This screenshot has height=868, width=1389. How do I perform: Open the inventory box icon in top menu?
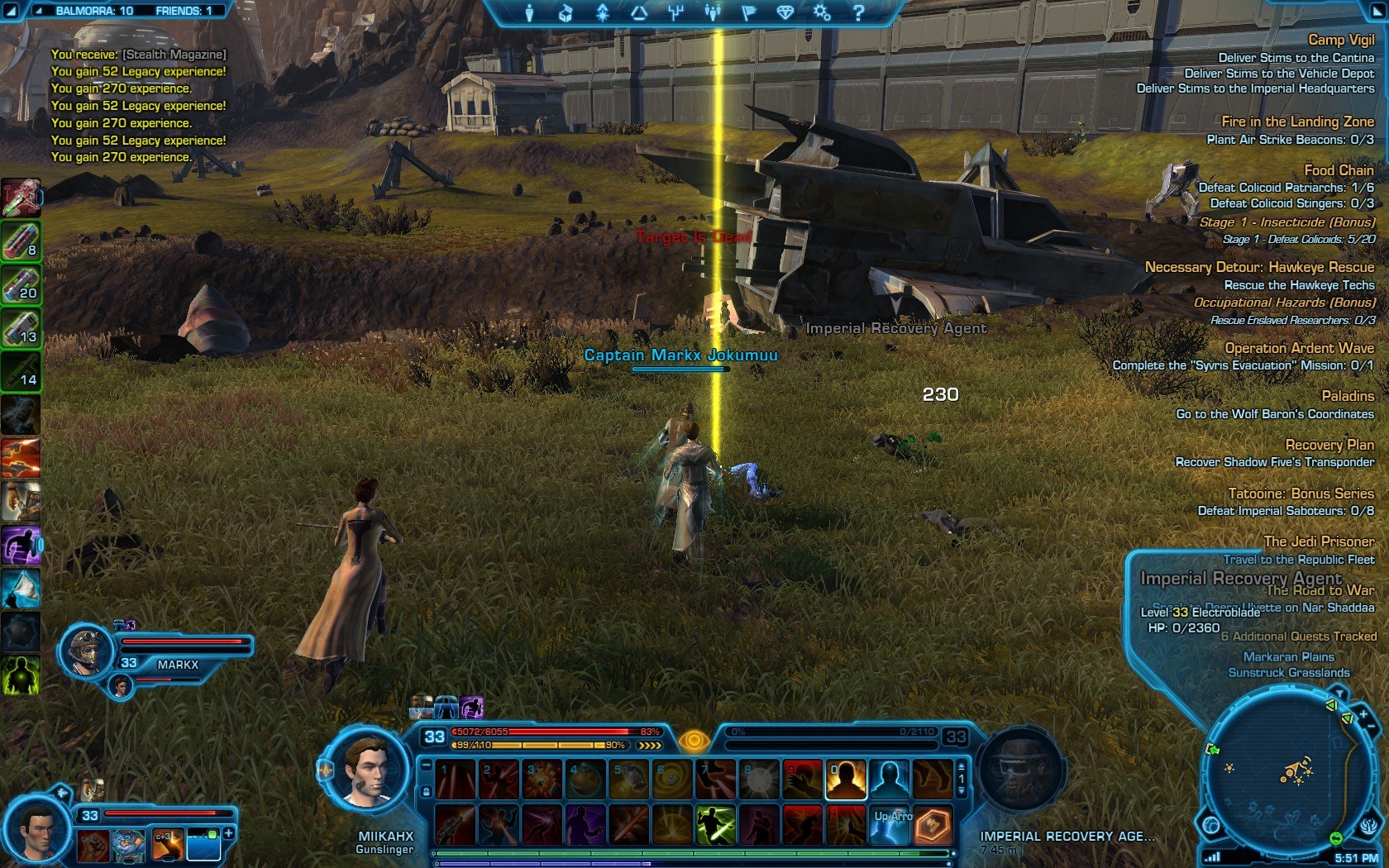(566, 12)
